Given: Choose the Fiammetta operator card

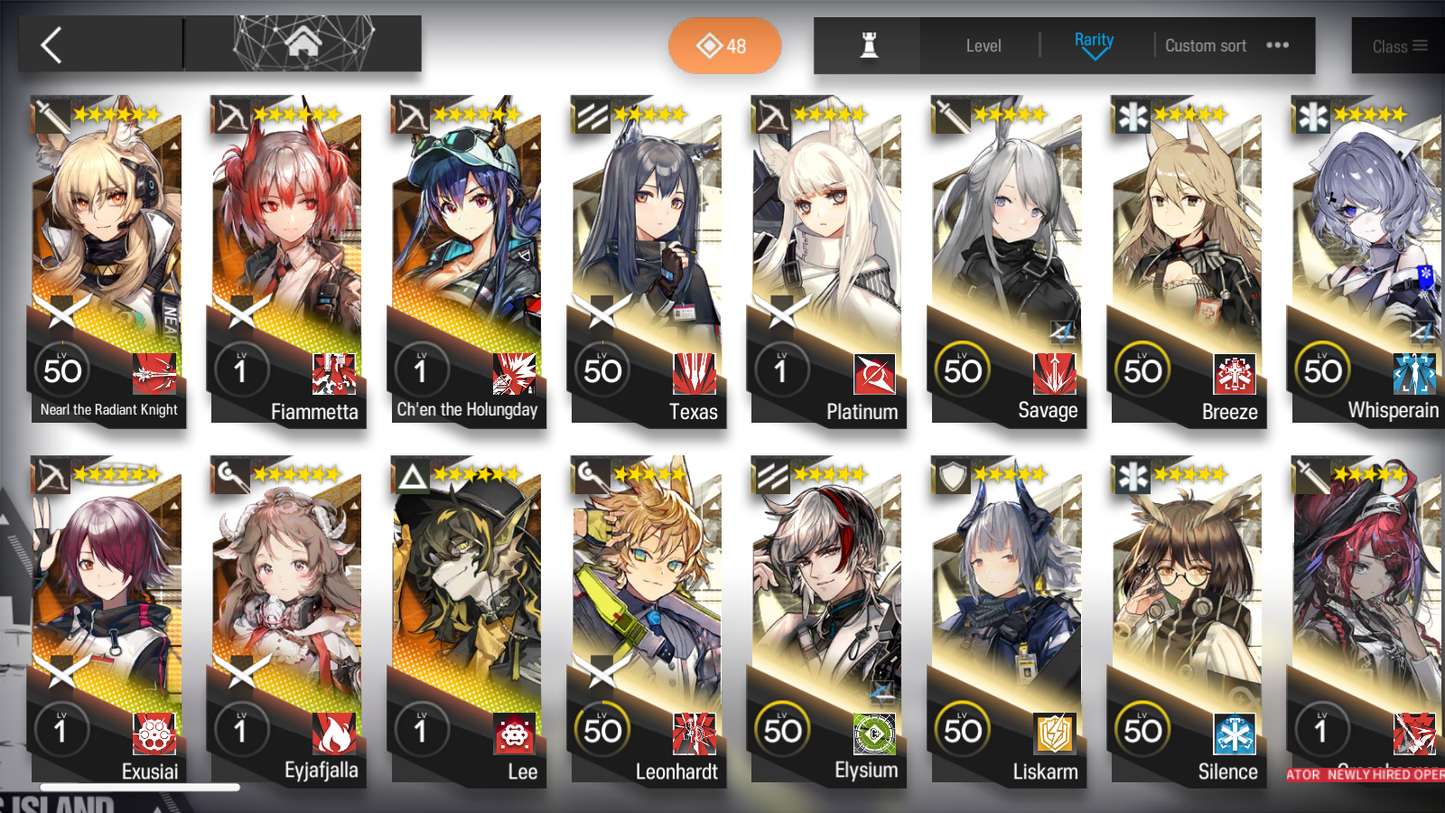Looking at the screenshot, I should [287, 260].
